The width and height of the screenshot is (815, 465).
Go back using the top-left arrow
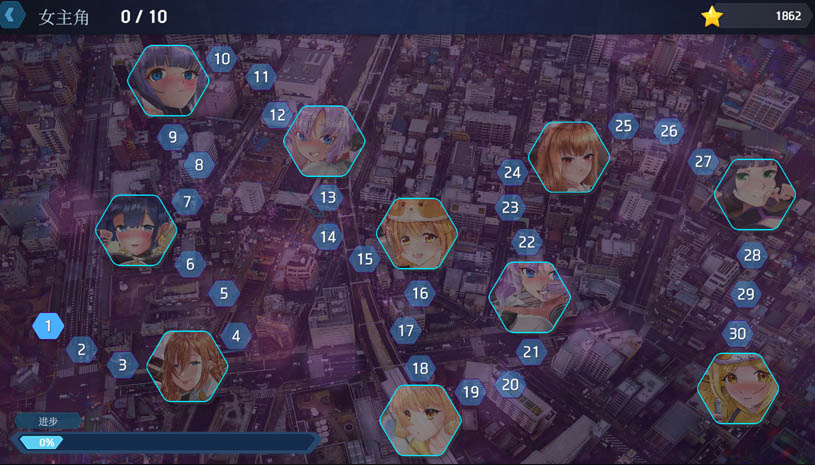(x=11, y=16)
